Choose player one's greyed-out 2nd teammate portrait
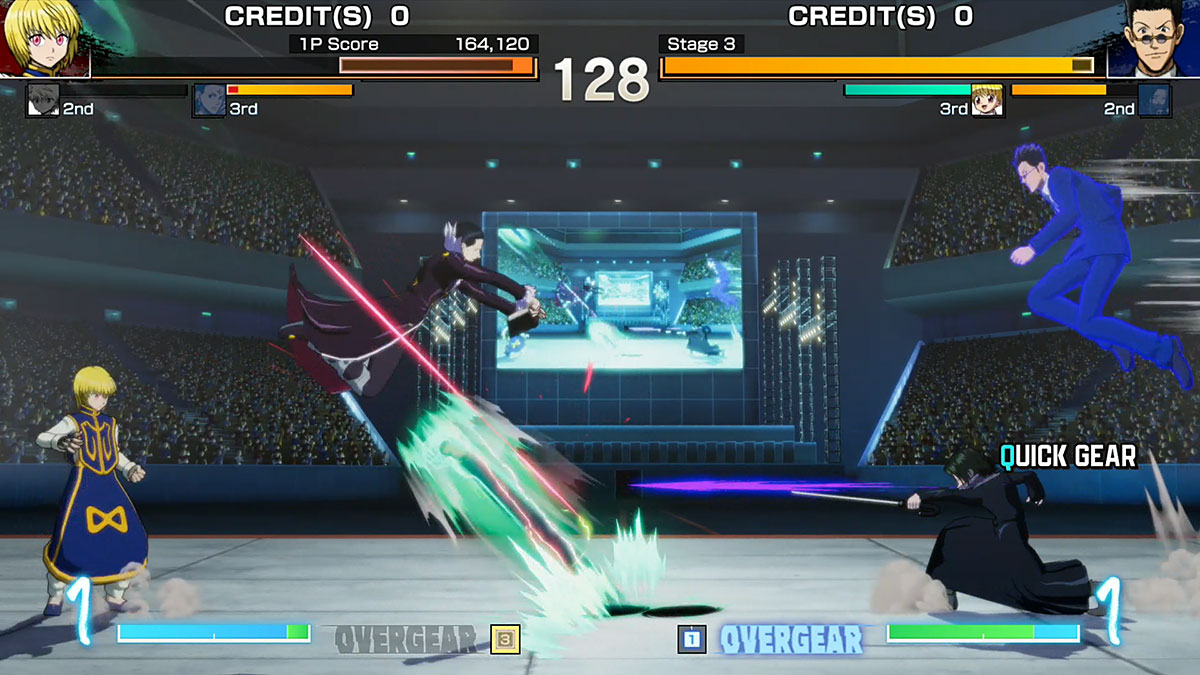 (43, 100)
